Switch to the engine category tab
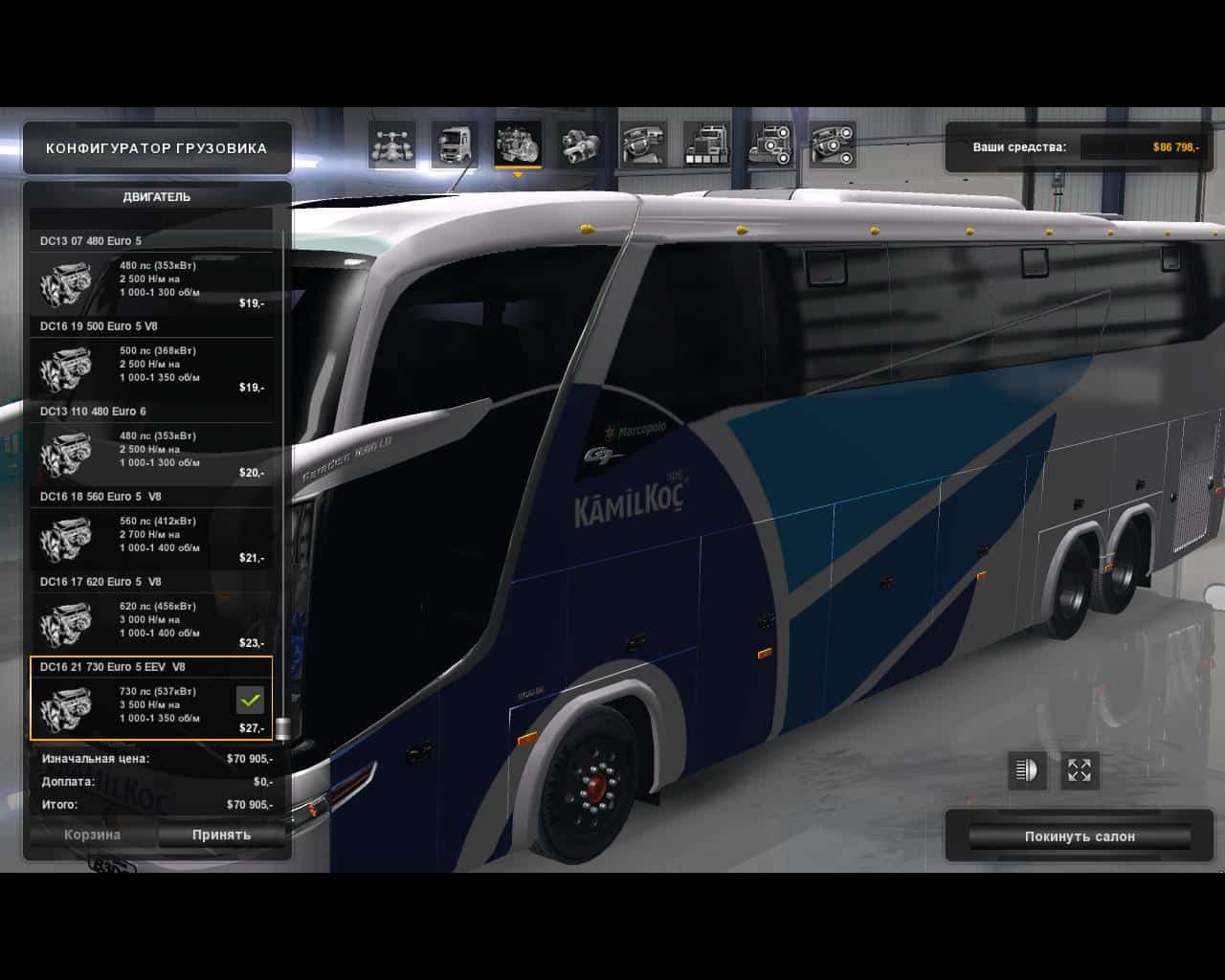This screenshot has height=980, width=1225. point(518,145)
